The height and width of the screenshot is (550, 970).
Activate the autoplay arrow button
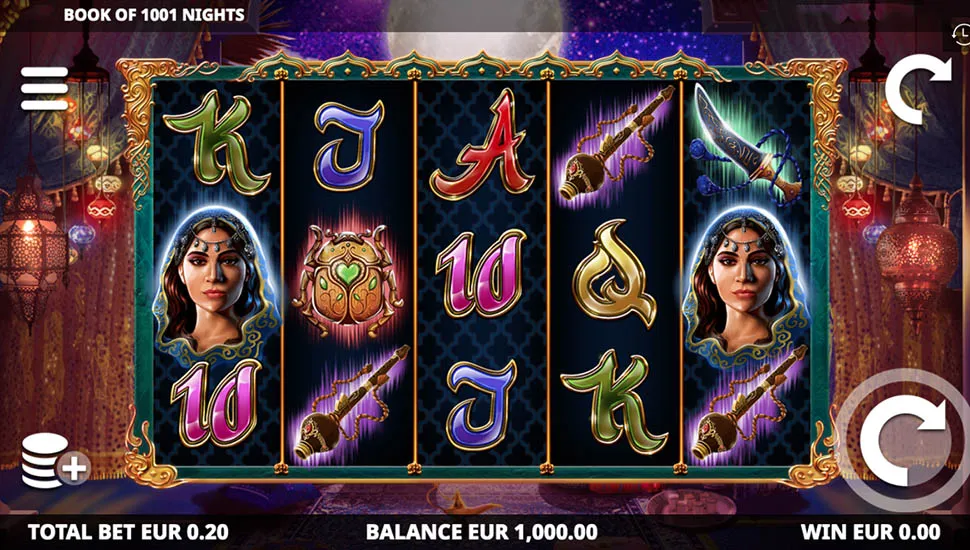point(918,90)
